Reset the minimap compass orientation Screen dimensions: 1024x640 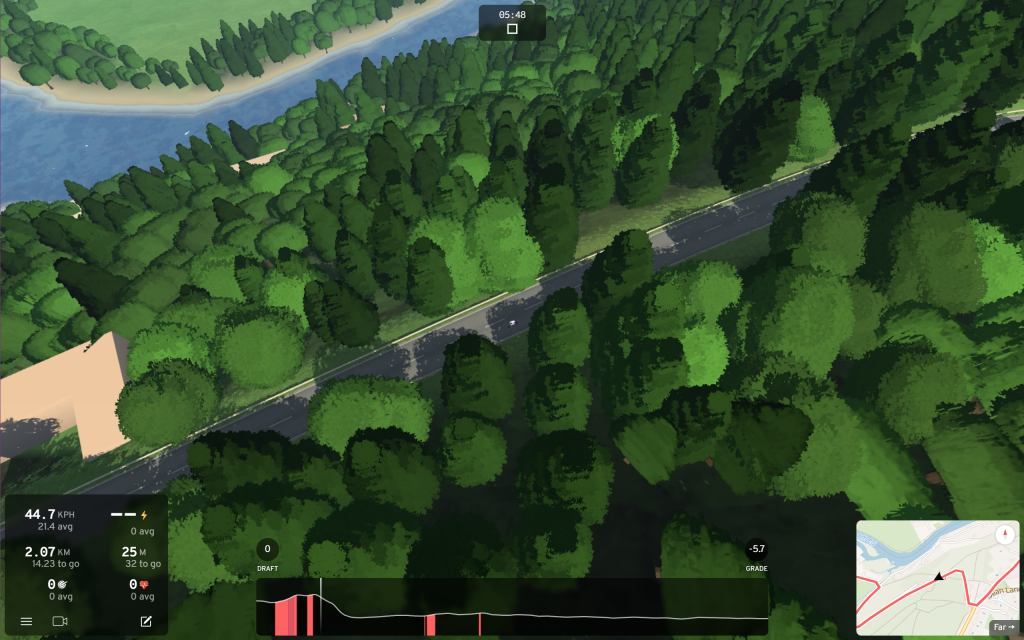1004,534
